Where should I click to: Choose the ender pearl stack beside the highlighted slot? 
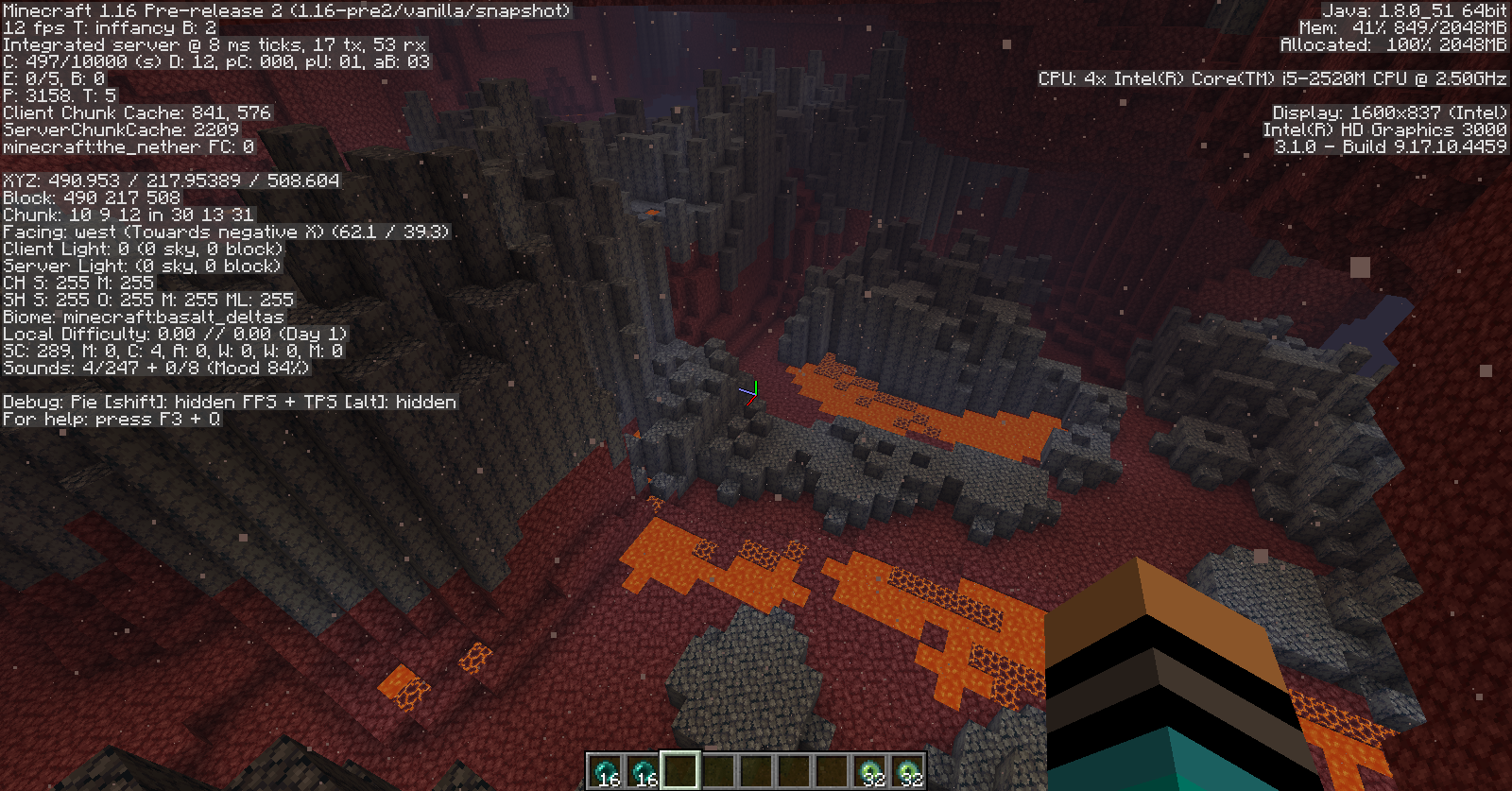[x=643, y=771]
